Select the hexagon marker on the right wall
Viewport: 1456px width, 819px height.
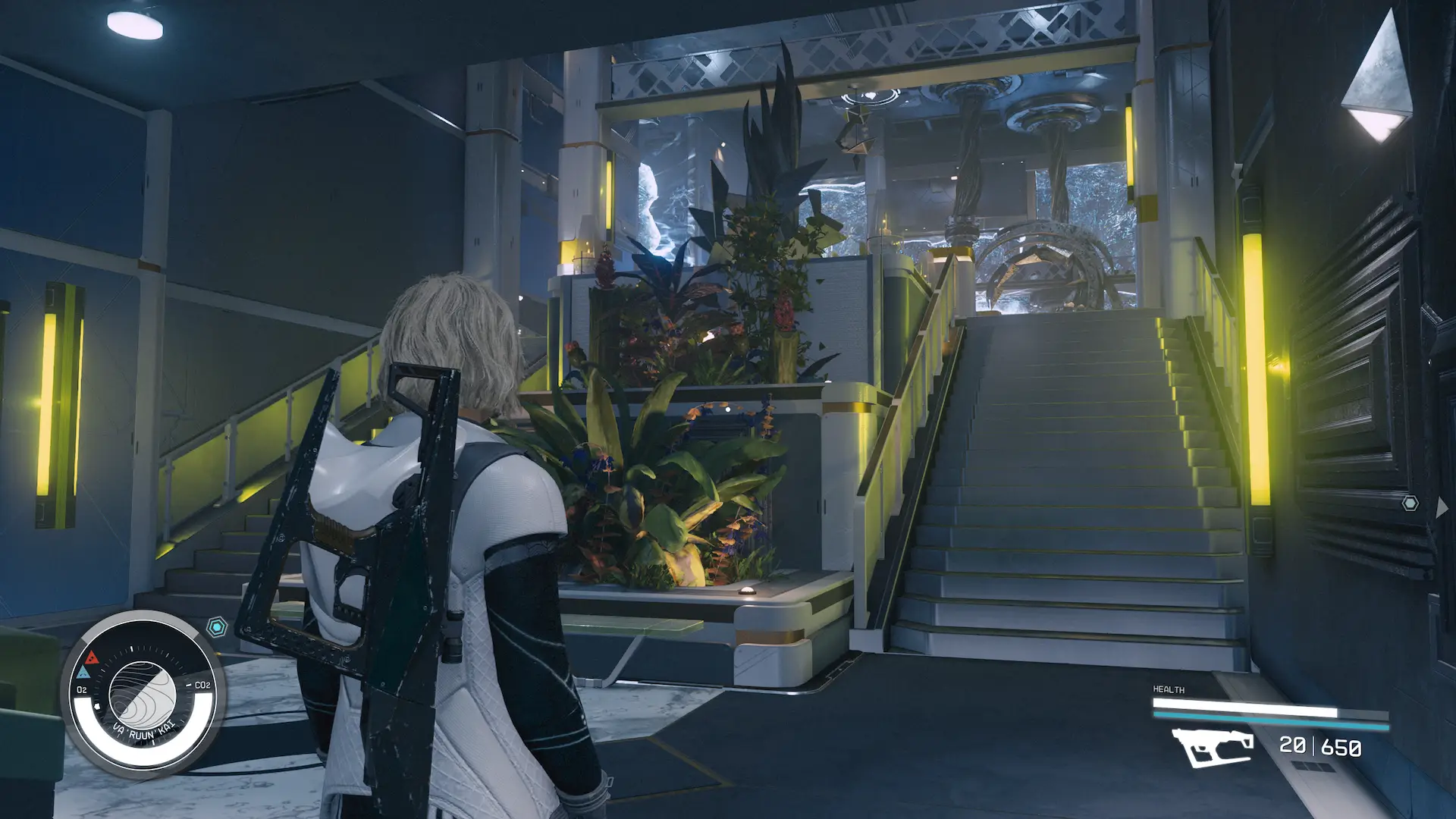pos(1410,503)
